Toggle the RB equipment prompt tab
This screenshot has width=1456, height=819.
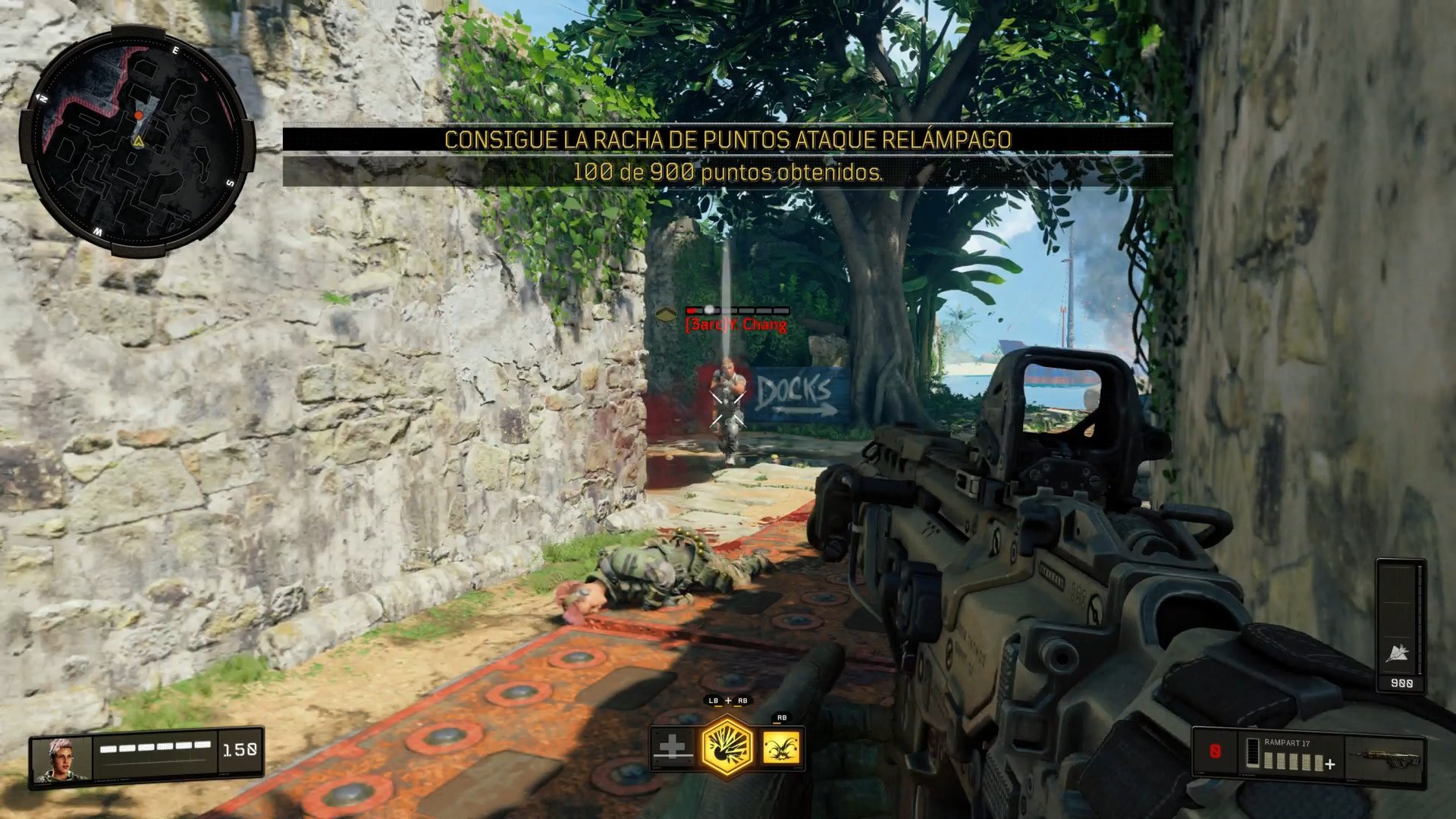click(x=783, y=717)
